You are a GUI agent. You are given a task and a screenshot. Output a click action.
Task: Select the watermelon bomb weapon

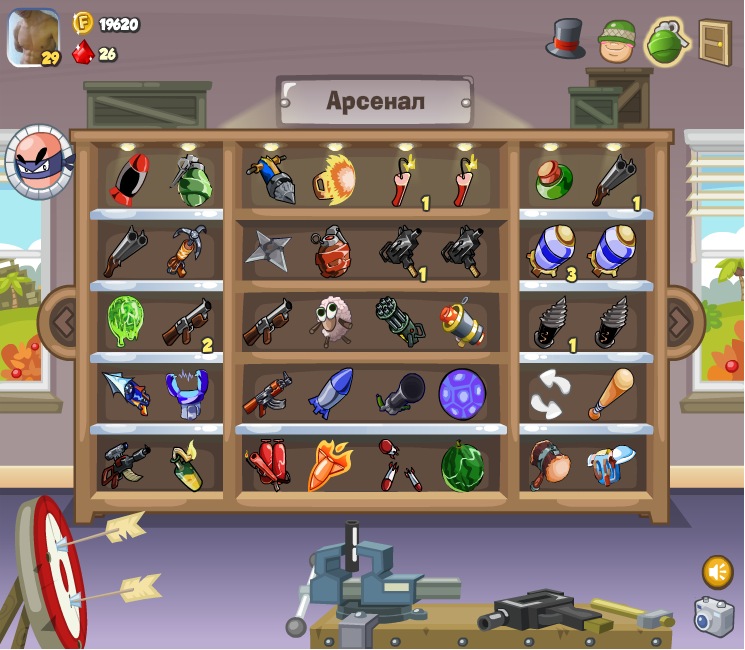point(462,466)
